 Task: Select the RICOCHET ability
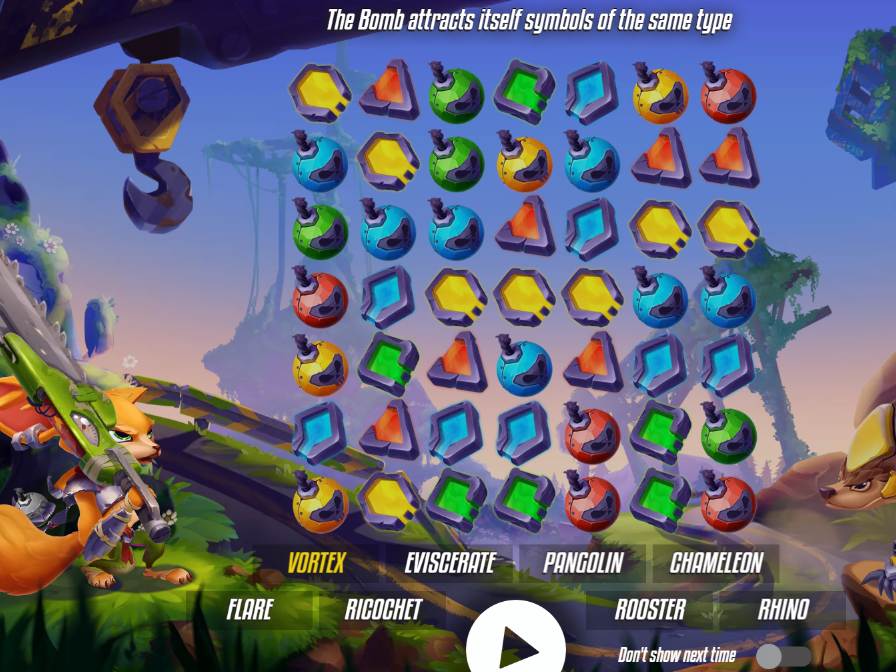pos(383,609)
